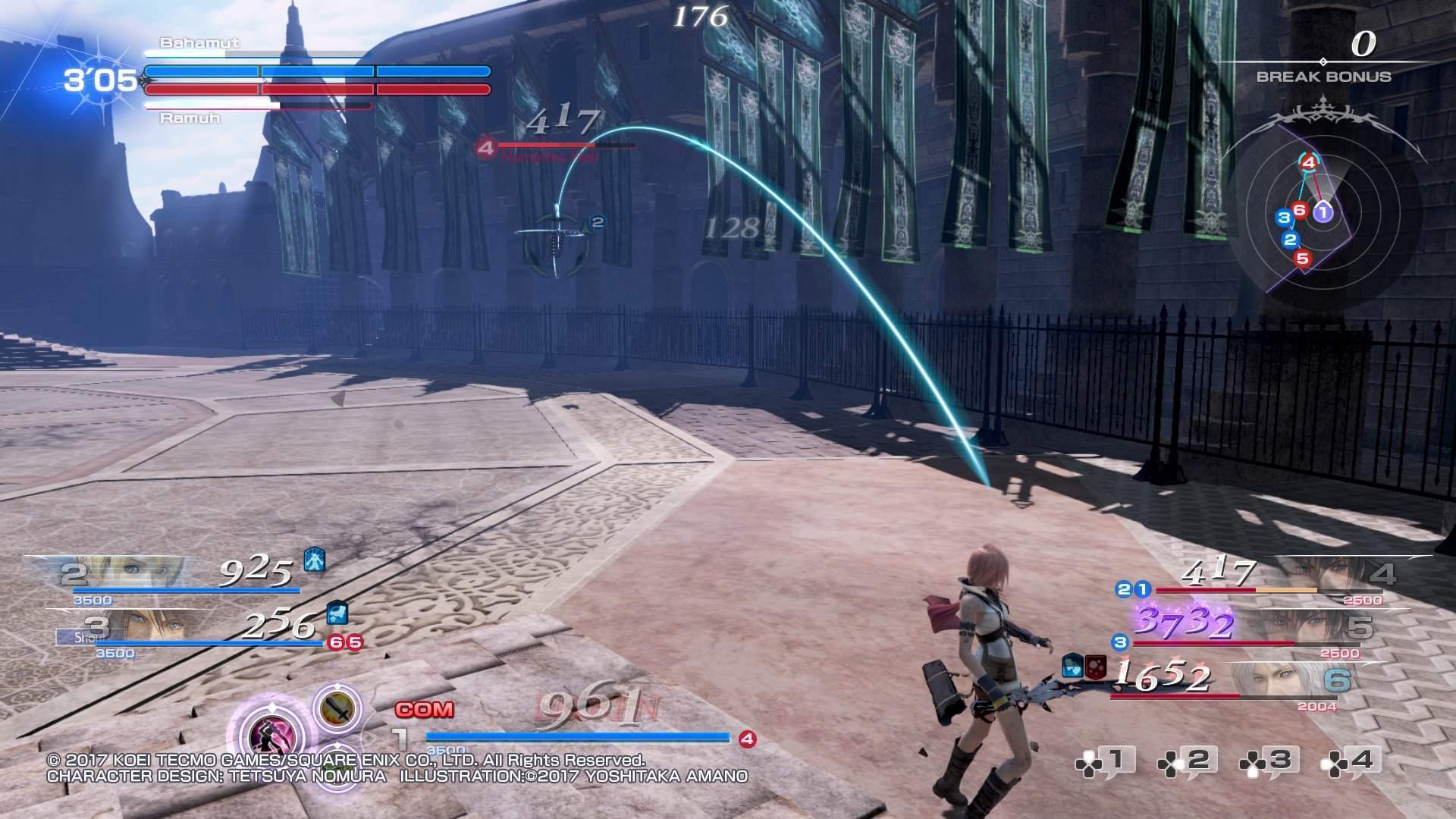Send chat message preset 2
Screen dimensions: 1456x819
tap(1186, 761)
